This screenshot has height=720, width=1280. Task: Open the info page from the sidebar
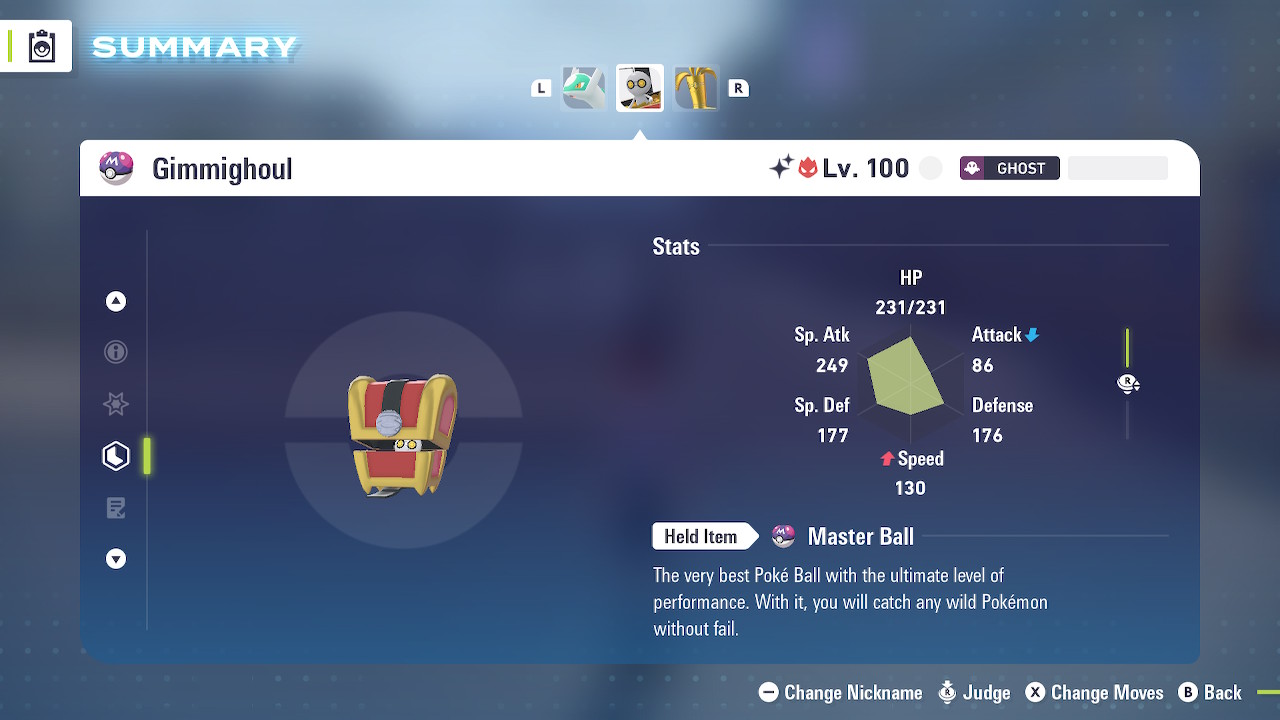coord(115,352)
